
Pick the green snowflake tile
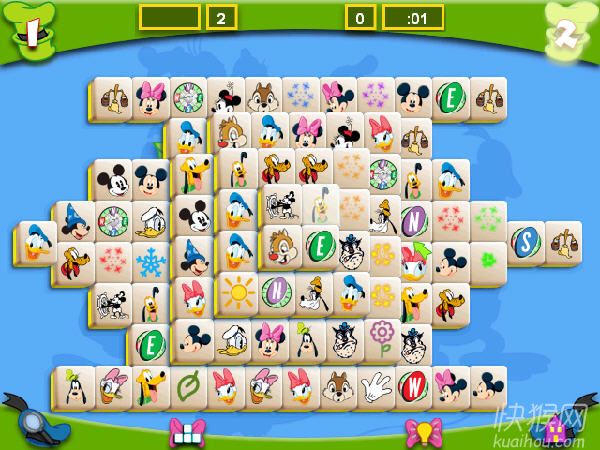488,217
